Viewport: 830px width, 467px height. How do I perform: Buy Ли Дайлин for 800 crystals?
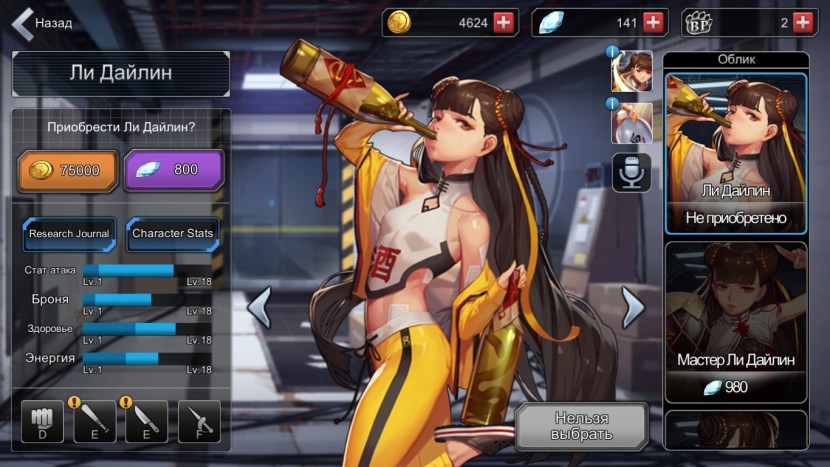tap(173, 170)
